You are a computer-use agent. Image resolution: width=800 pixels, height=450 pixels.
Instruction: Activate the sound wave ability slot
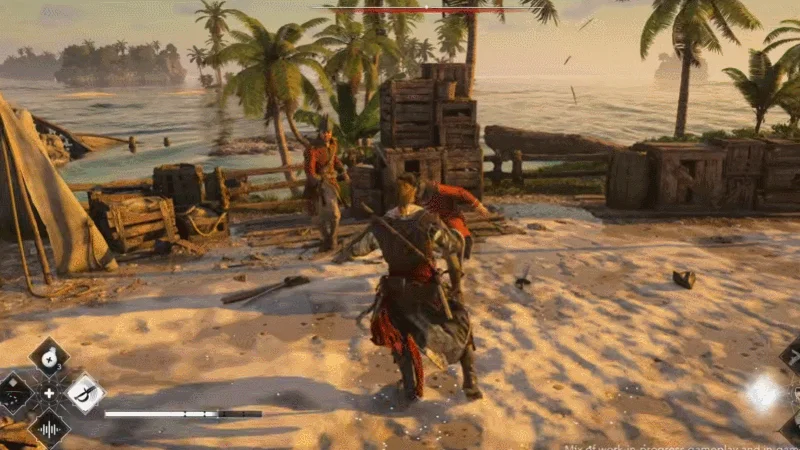(x=48, y=429)
